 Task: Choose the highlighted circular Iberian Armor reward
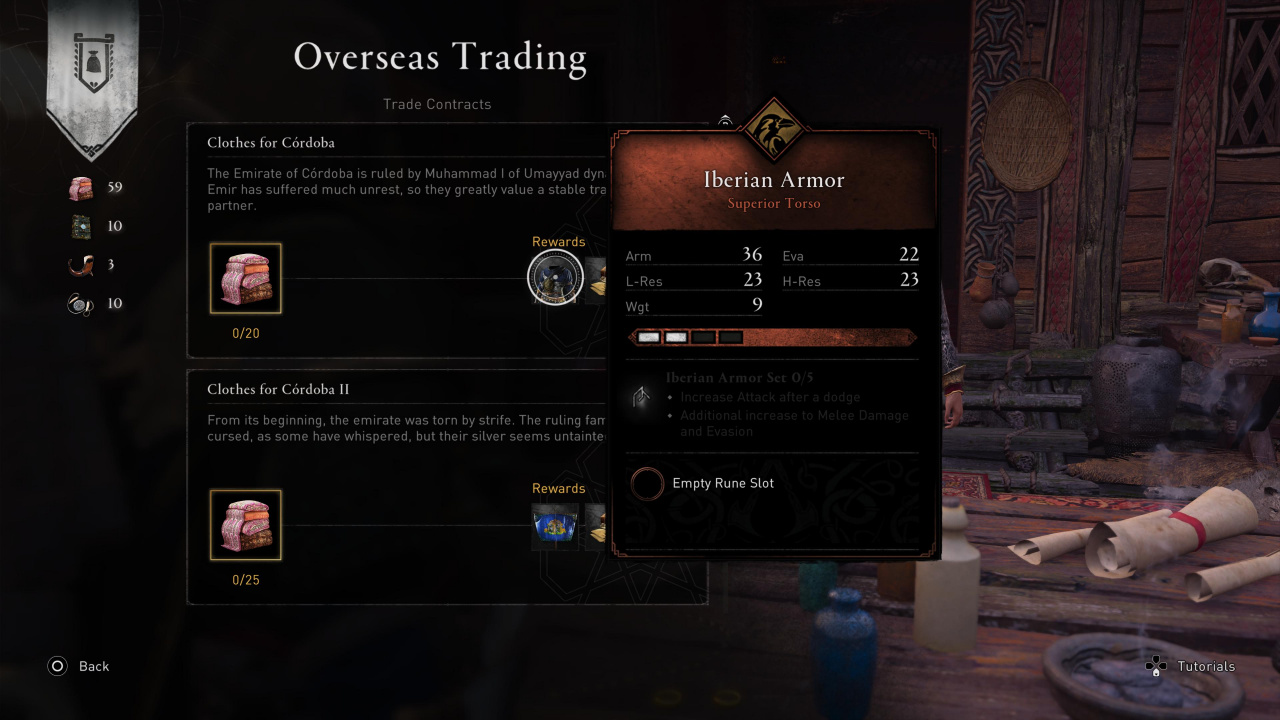pyautogui.click(x=555, y=277)
